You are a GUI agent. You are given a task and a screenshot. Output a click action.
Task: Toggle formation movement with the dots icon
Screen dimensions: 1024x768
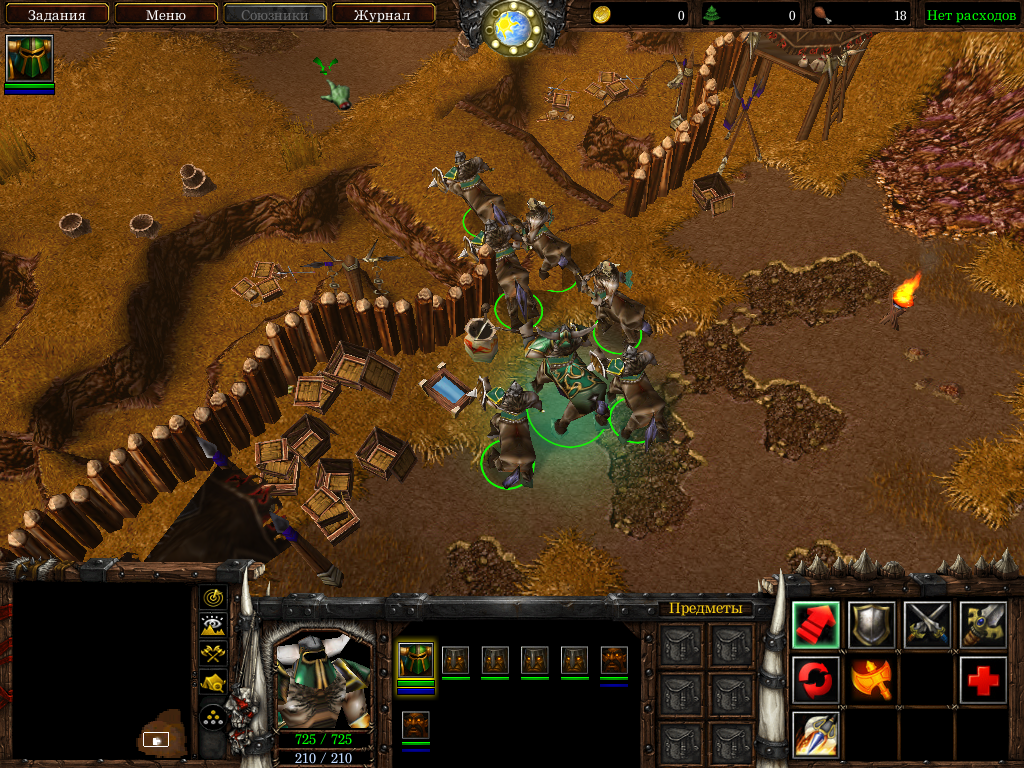tap(213, 717)
